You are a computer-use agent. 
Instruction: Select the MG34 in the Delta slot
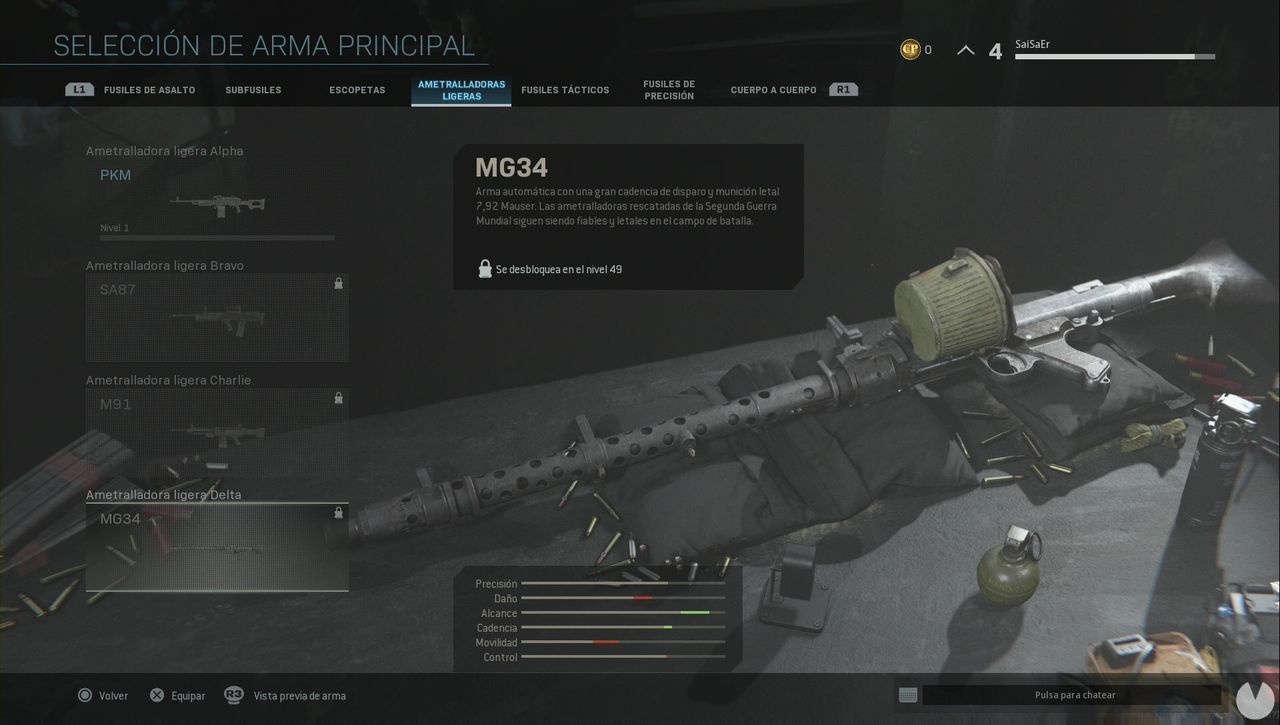pos(216,545)
